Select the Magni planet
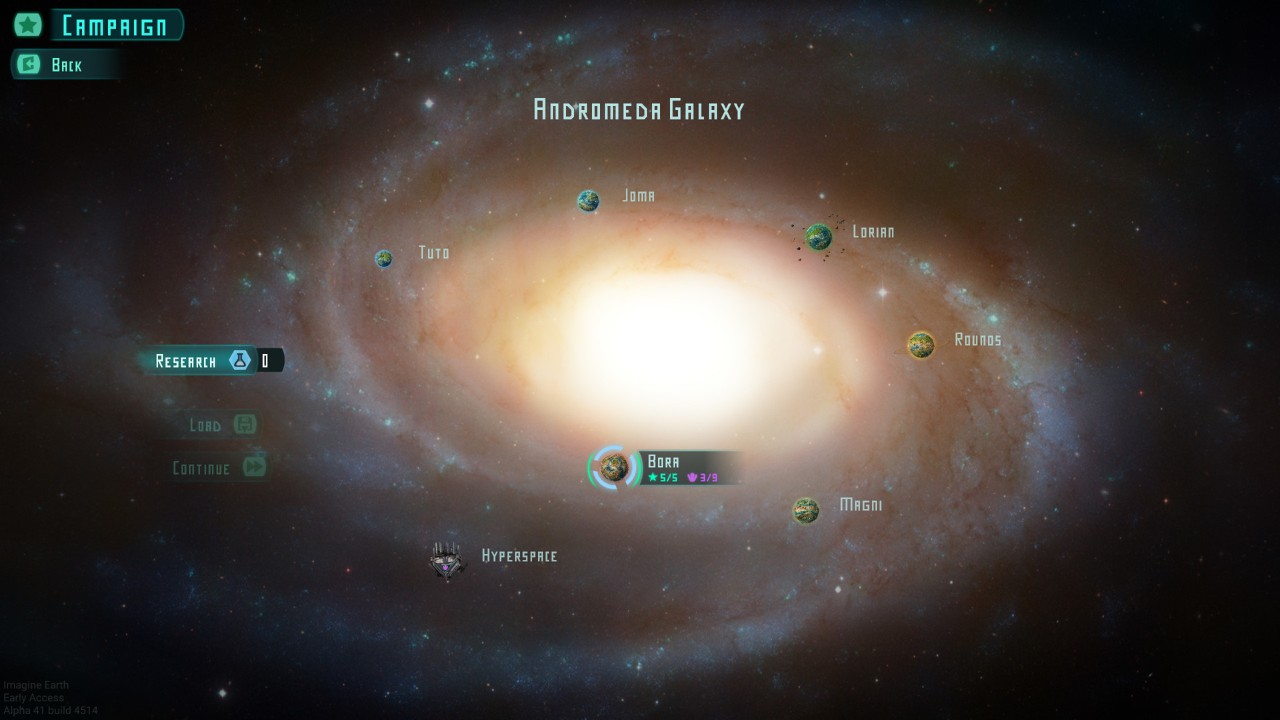Viewport: 1280px width, 720px height. [x=806, y=511]
